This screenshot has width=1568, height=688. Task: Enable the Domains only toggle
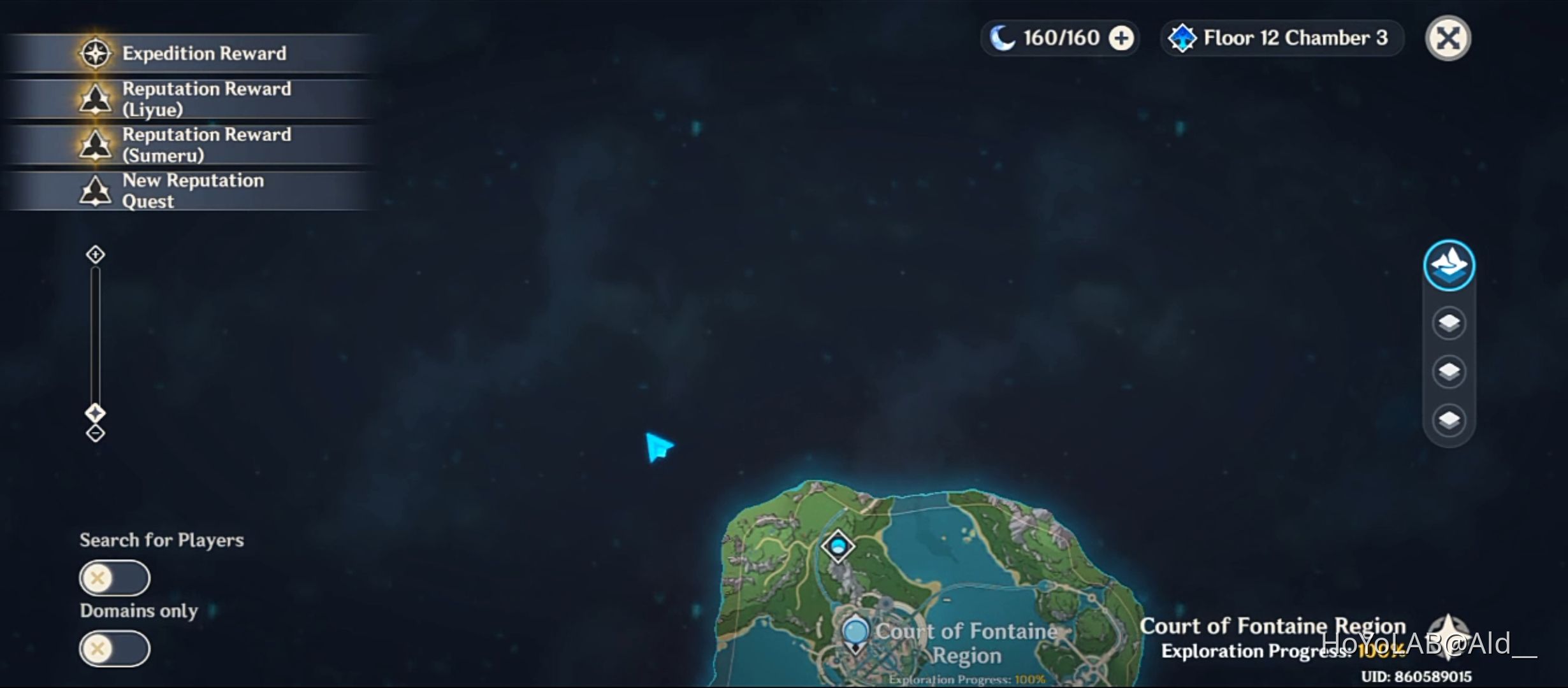point(113,648)
